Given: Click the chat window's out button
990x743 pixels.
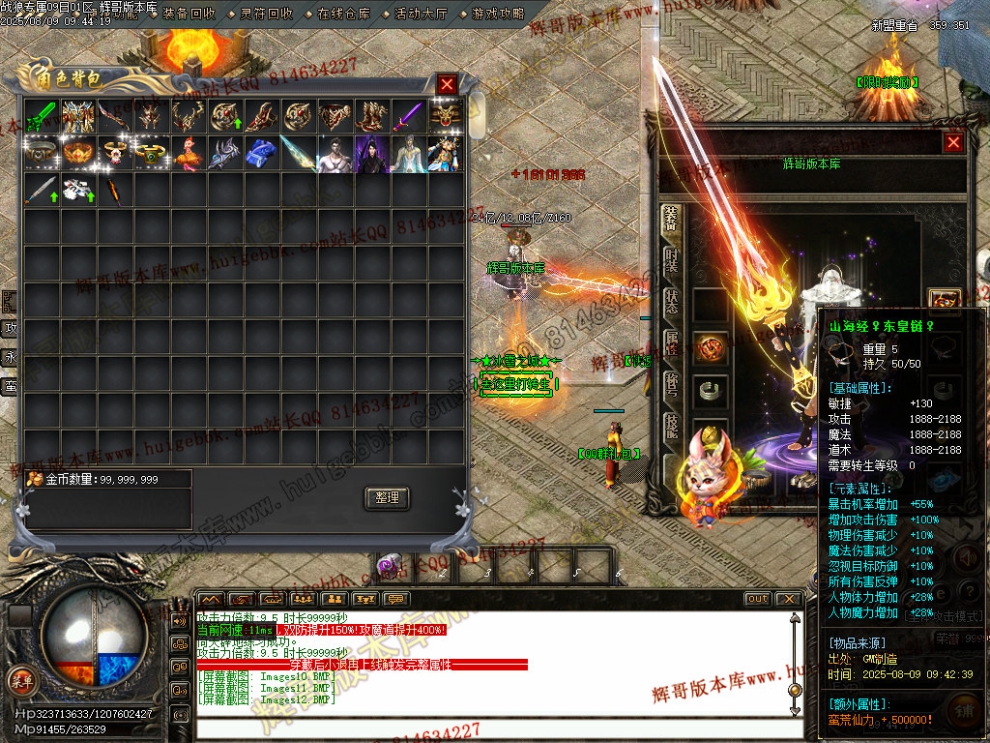Looking at the screenshot, I should tap(758, 599).
